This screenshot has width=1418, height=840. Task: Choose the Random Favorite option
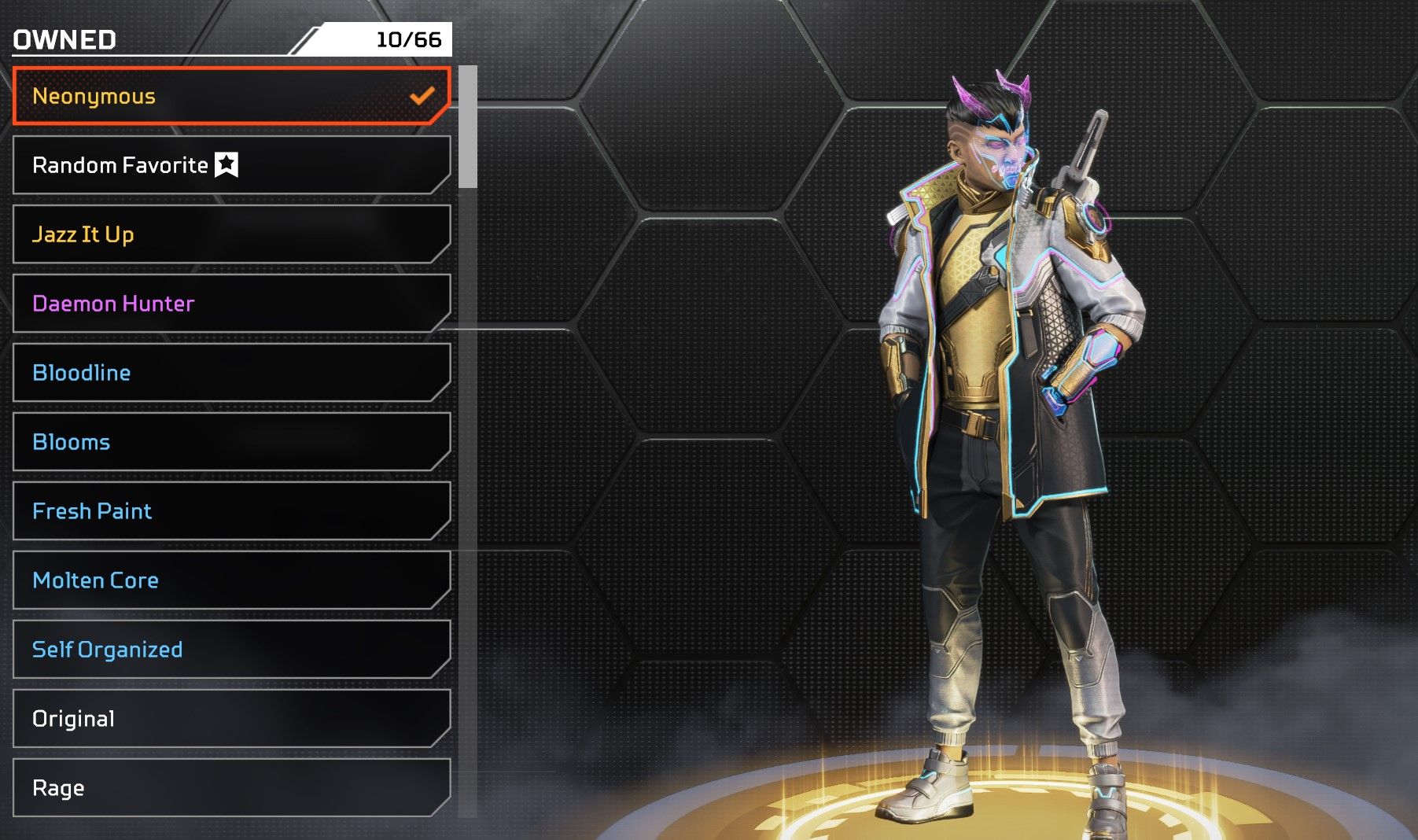pyautogui.click(x=231, y=165)
